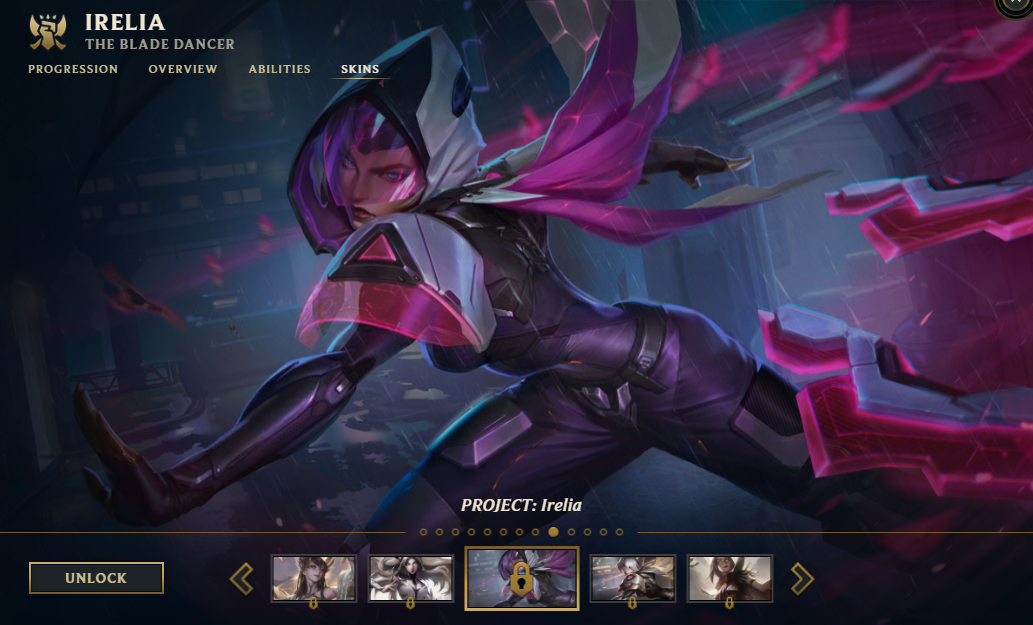
Task: Open the Progression tab
Action: point(73,69)
